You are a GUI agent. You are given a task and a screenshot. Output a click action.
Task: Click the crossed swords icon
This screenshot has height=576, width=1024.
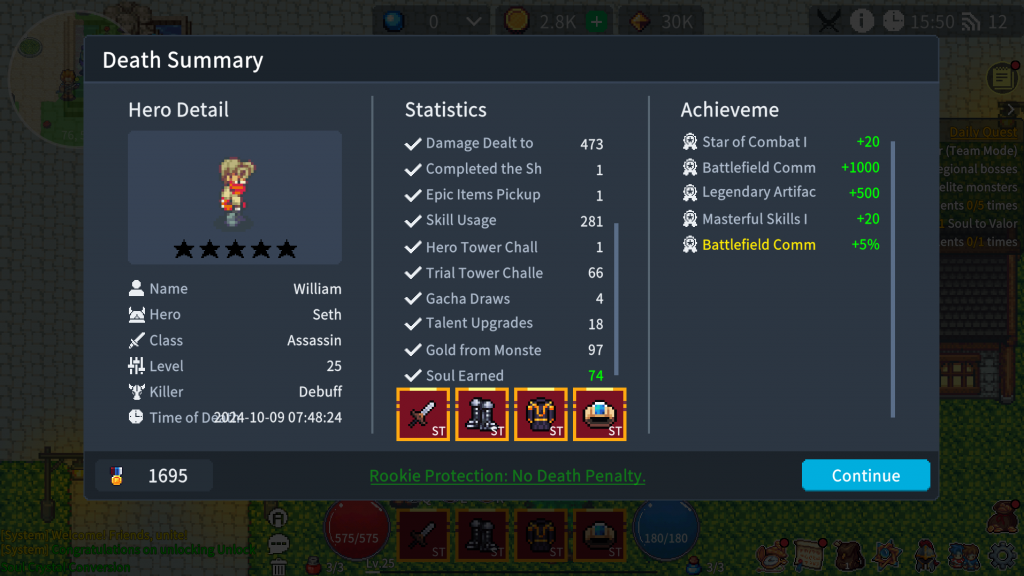(829, 21)
